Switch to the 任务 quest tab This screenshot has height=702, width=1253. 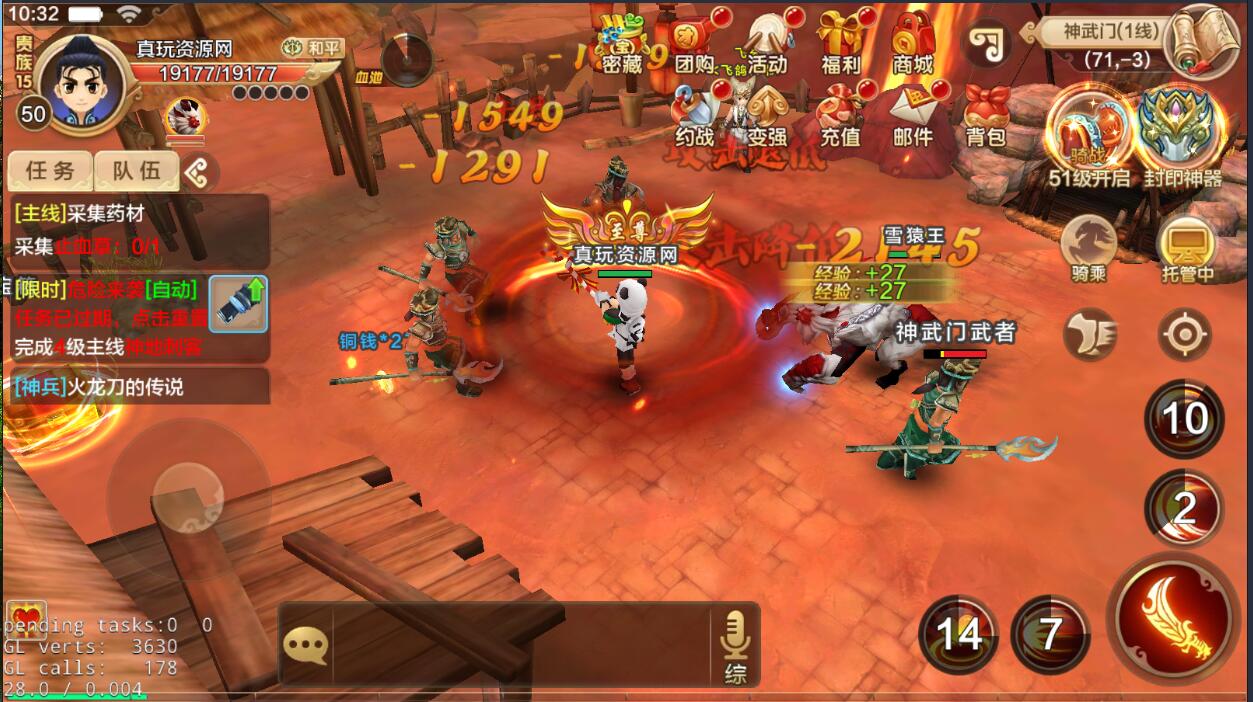(50, 171)
